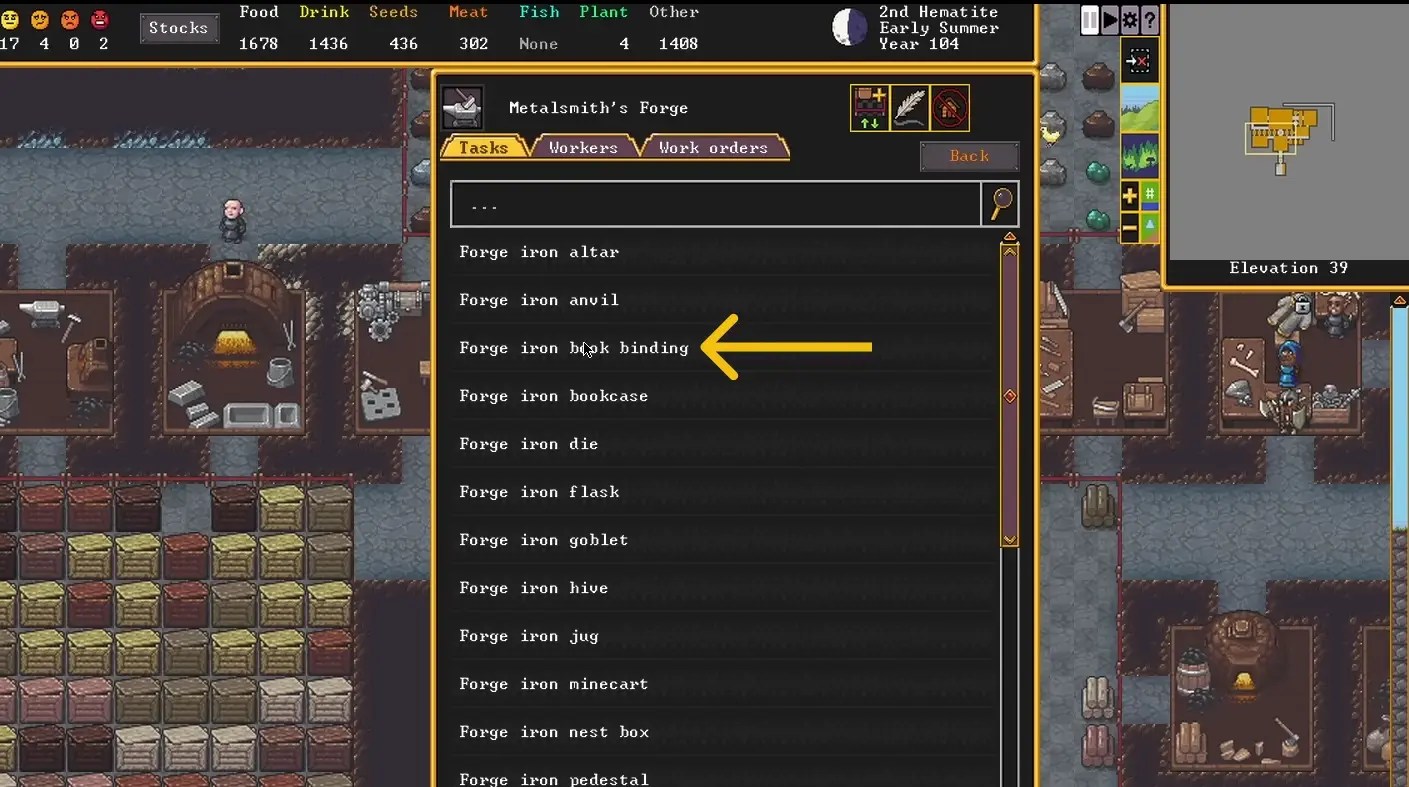Pause the game with the pause icon
This screenshot has height=787, width=1409.
tap(1089, 19)
